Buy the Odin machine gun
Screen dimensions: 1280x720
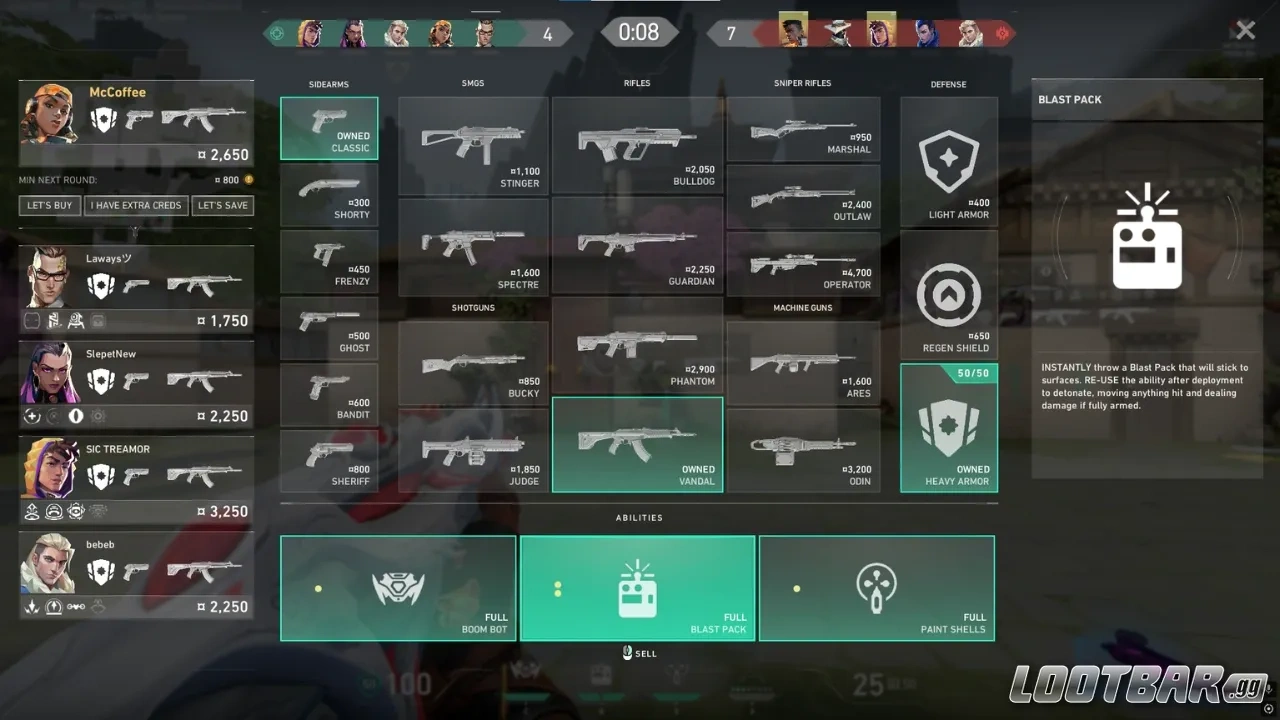click(x=803, y=443)
